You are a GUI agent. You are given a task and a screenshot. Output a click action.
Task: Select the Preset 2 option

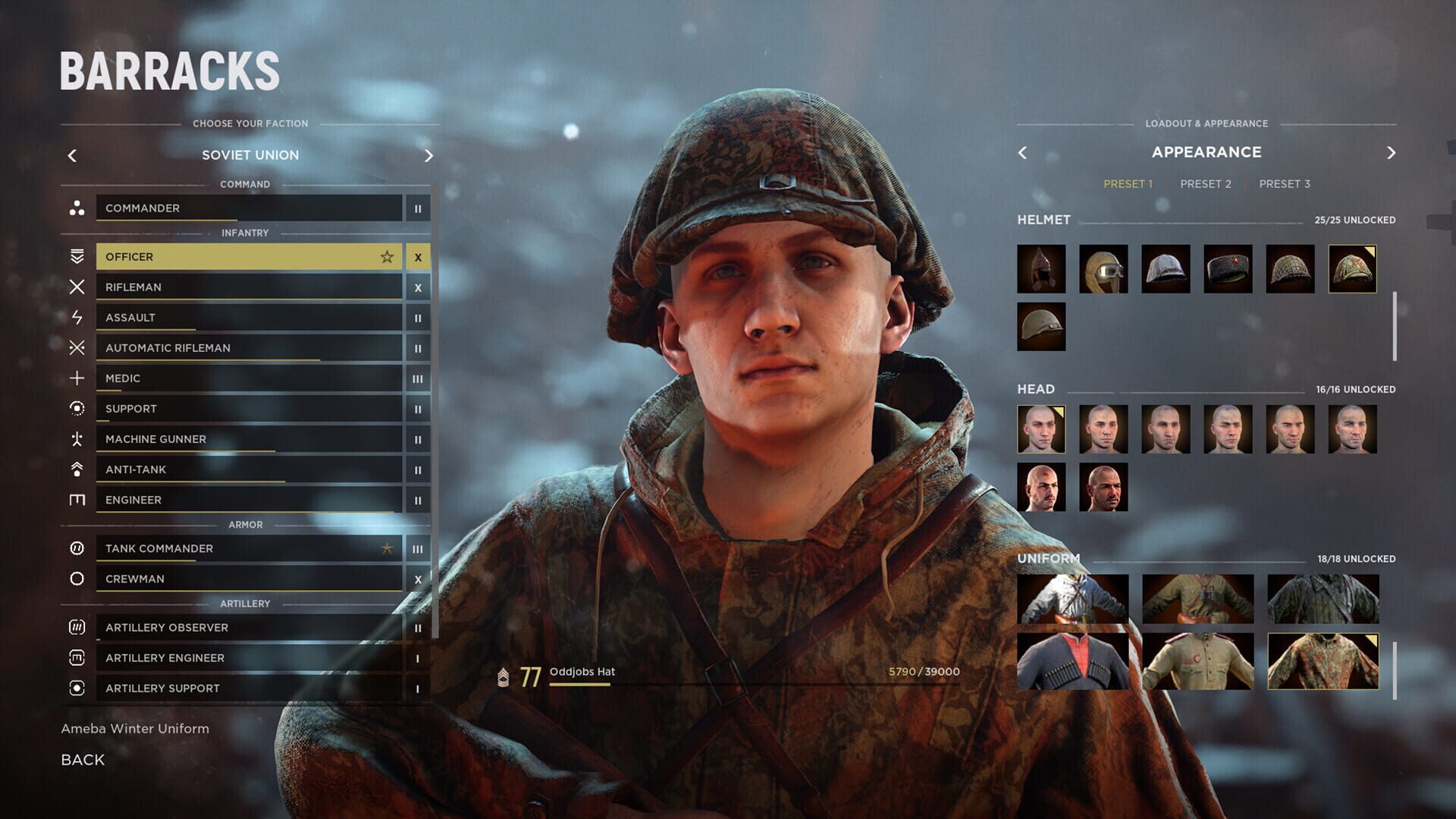(1206, 184)
